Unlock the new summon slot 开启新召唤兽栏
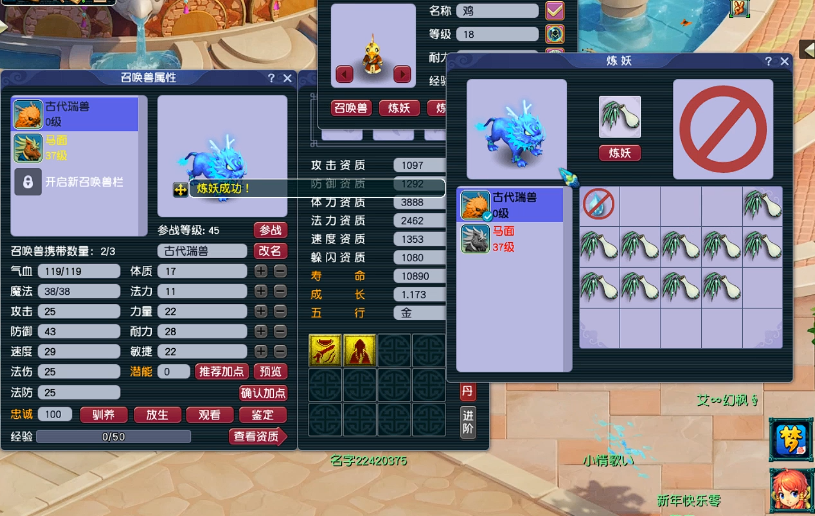This screenshot has height=516, width=815. click(74, 182)
